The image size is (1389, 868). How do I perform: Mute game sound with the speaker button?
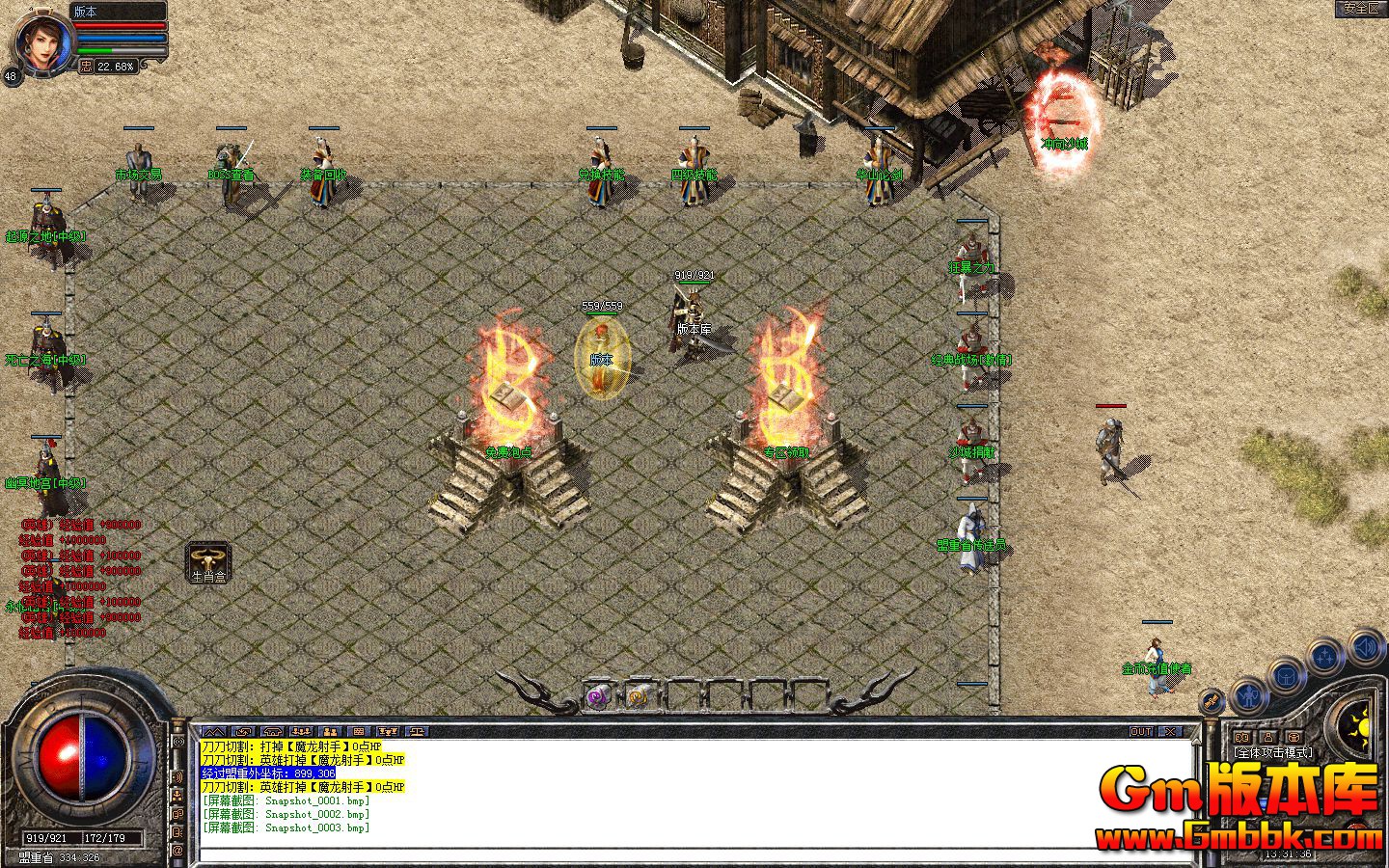pyautogui.click(x=1366, y=647)
